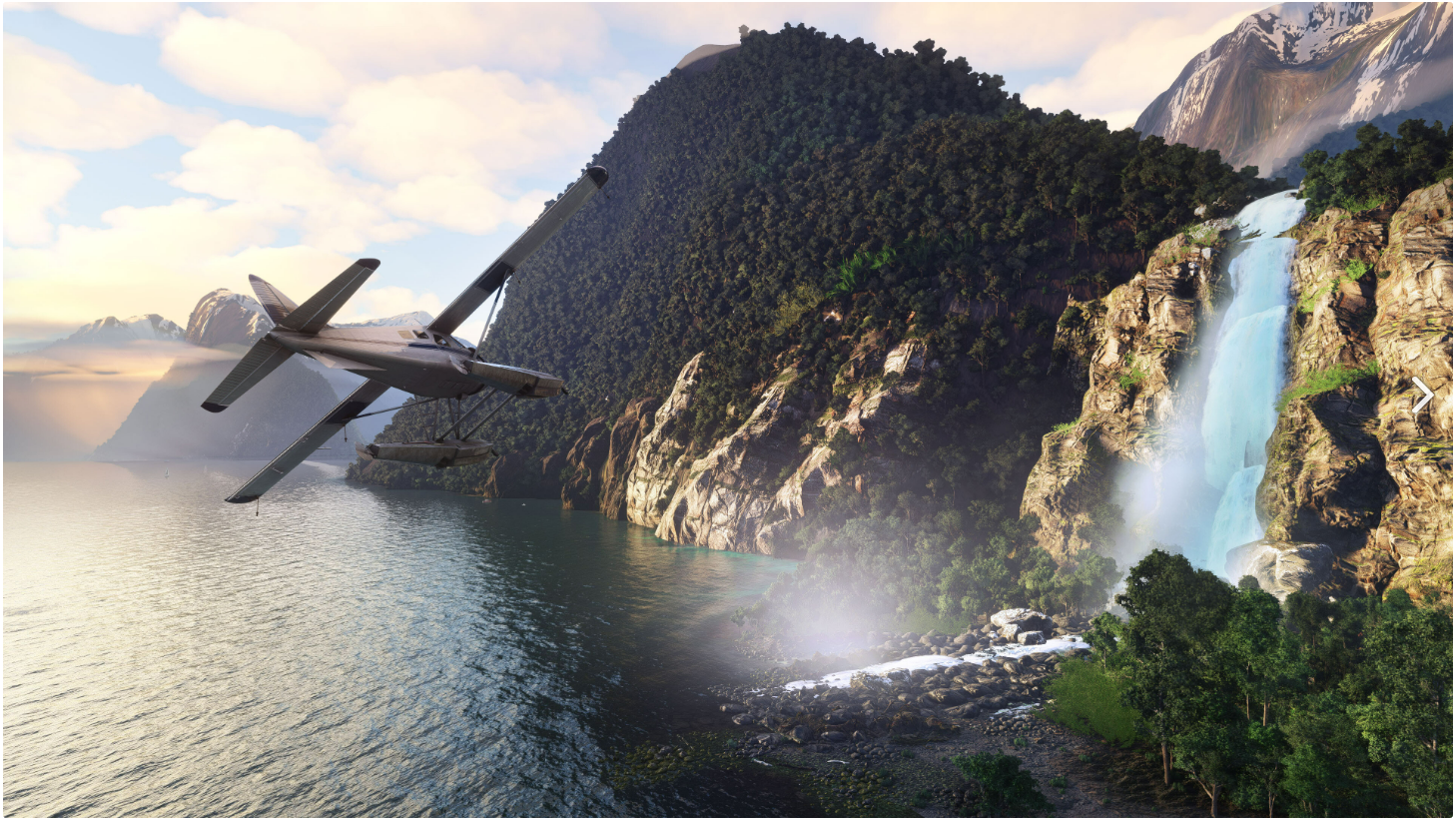Click the center of the fjord scene
1456x820 pixels.
pyautogui.click(x=728, y=410)
